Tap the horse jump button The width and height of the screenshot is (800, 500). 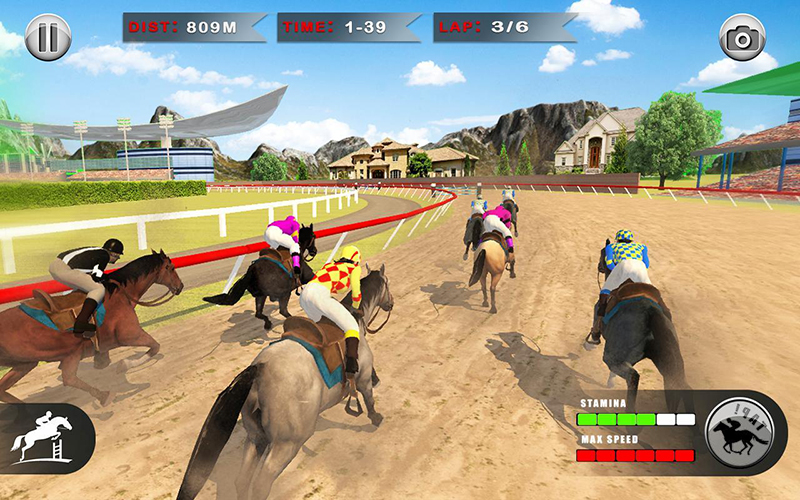coord(41,436)
